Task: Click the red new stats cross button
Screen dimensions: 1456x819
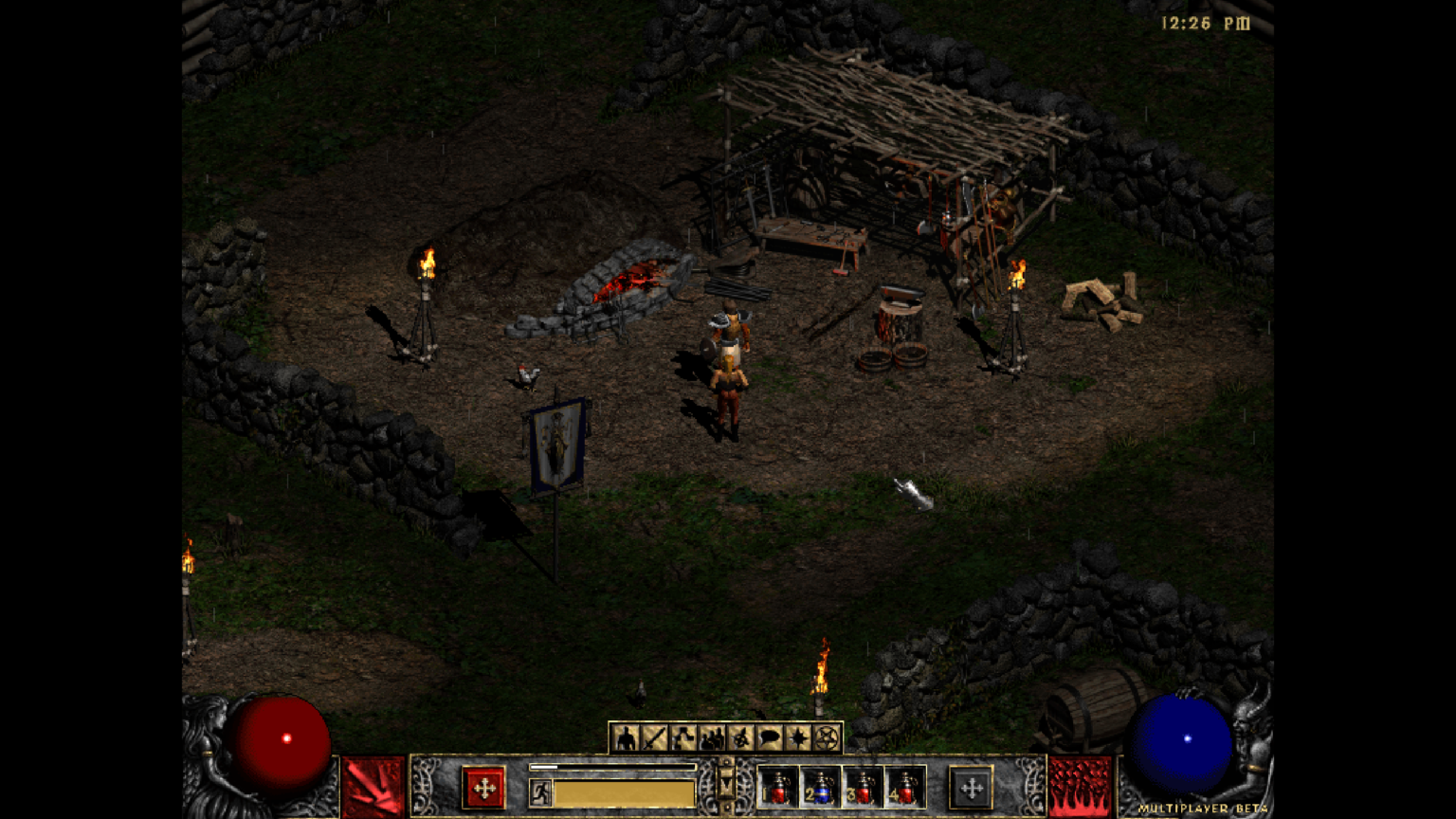Action: coord(483,788)
